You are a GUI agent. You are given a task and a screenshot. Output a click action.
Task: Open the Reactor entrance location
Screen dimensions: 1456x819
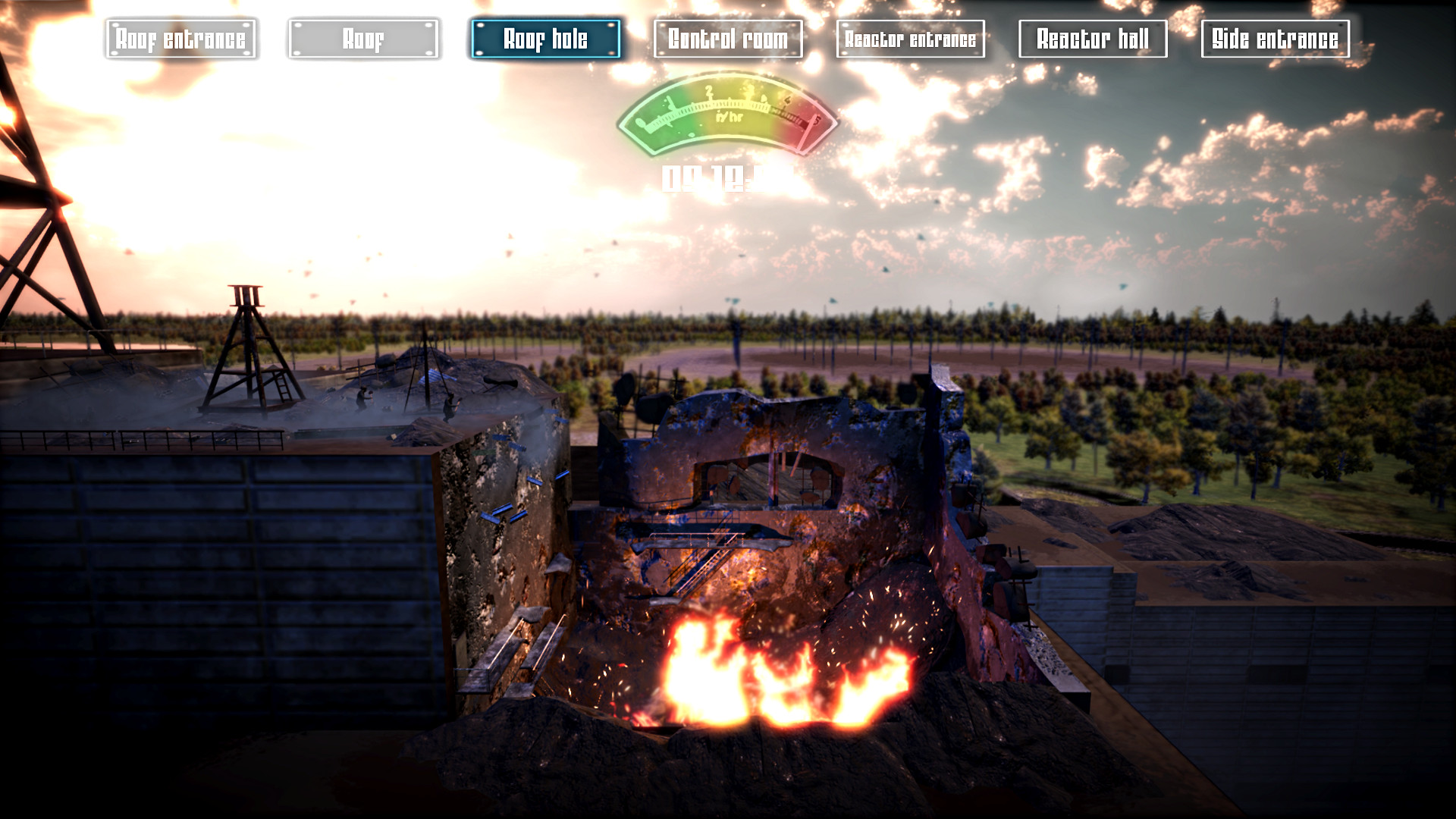tap(909, 39)
